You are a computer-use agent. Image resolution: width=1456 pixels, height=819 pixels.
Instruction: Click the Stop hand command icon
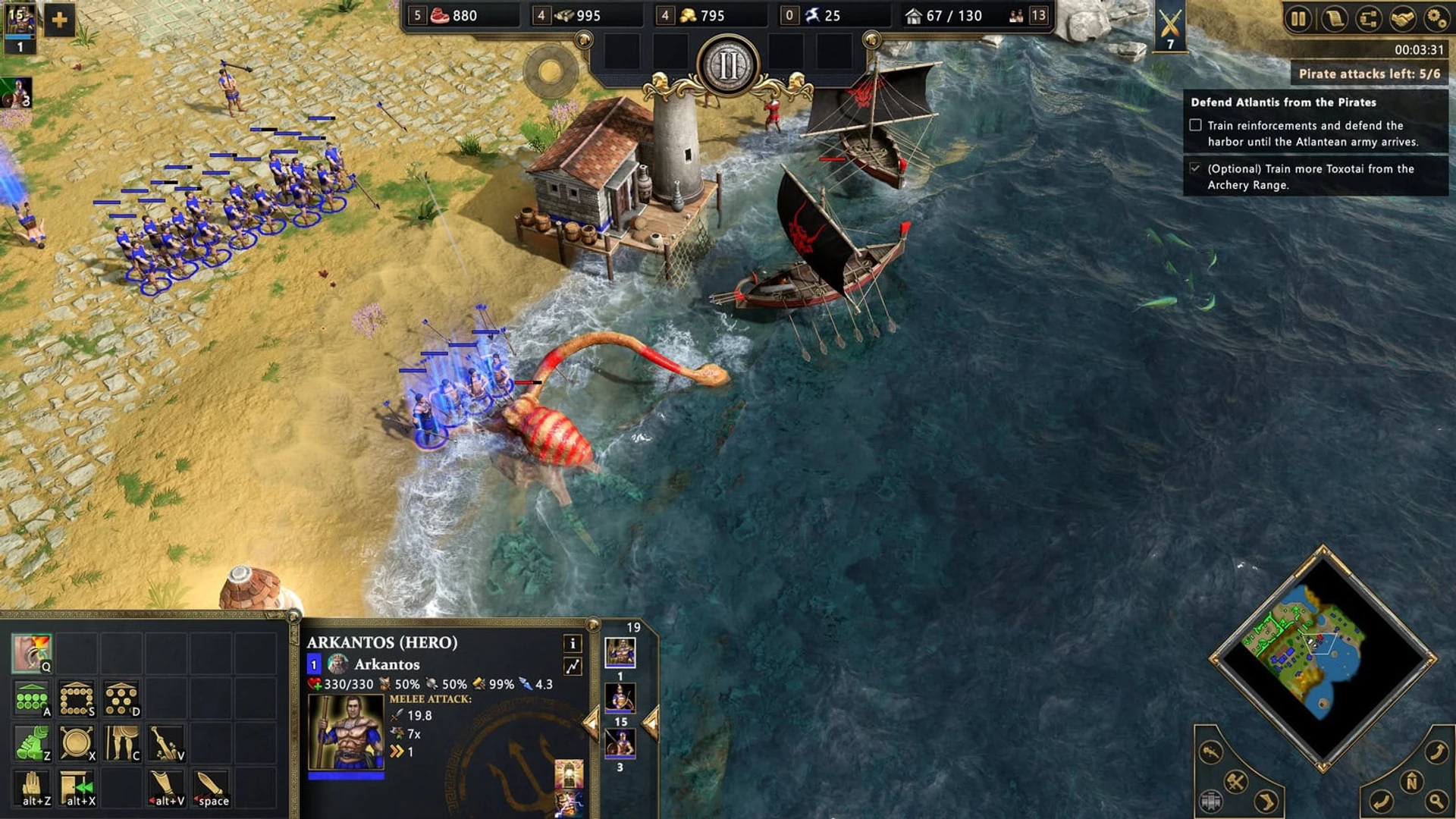click(32, 788)
